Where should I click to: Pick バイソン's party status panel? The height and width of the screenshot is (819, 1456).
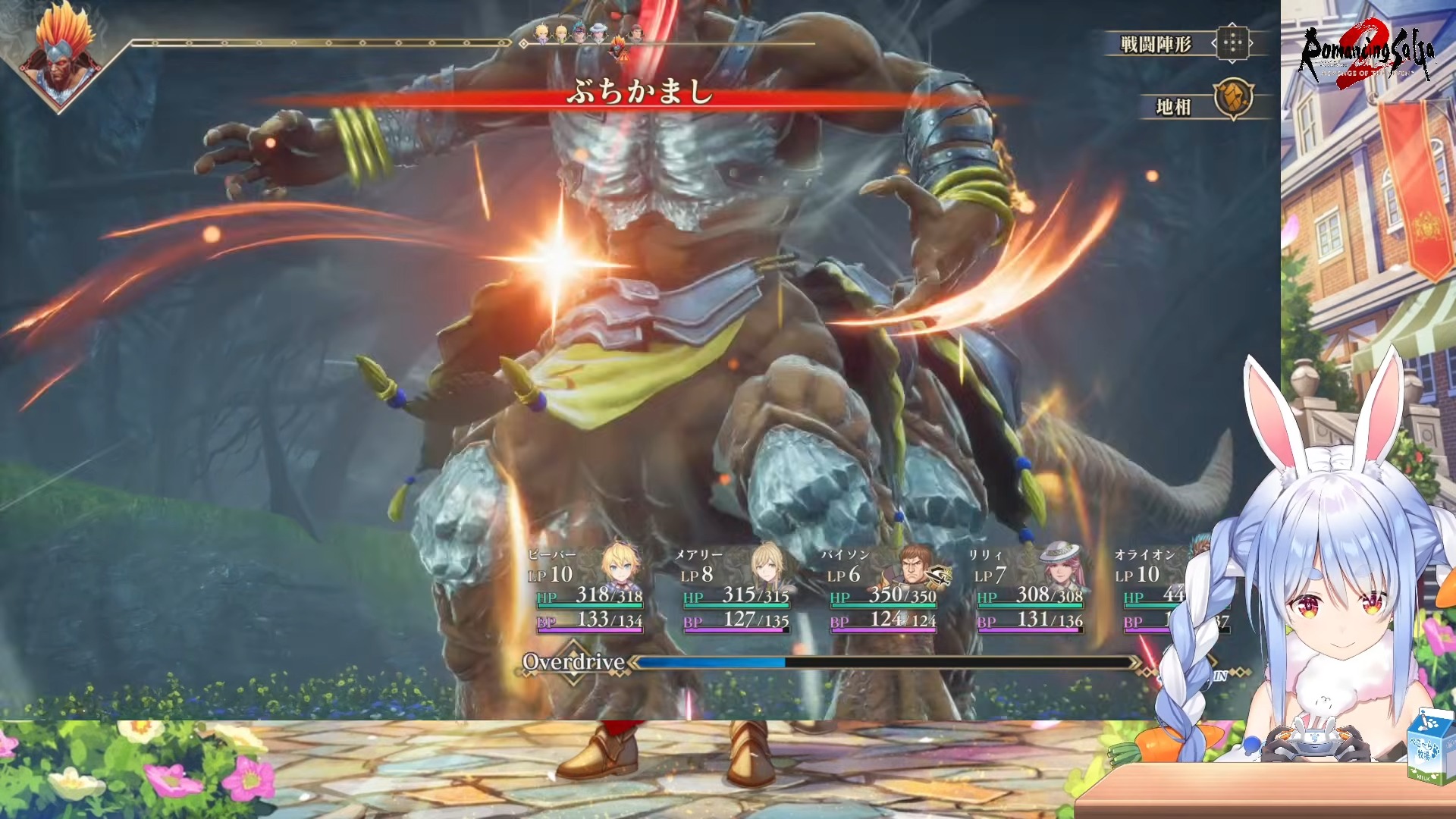click(883, 590)
